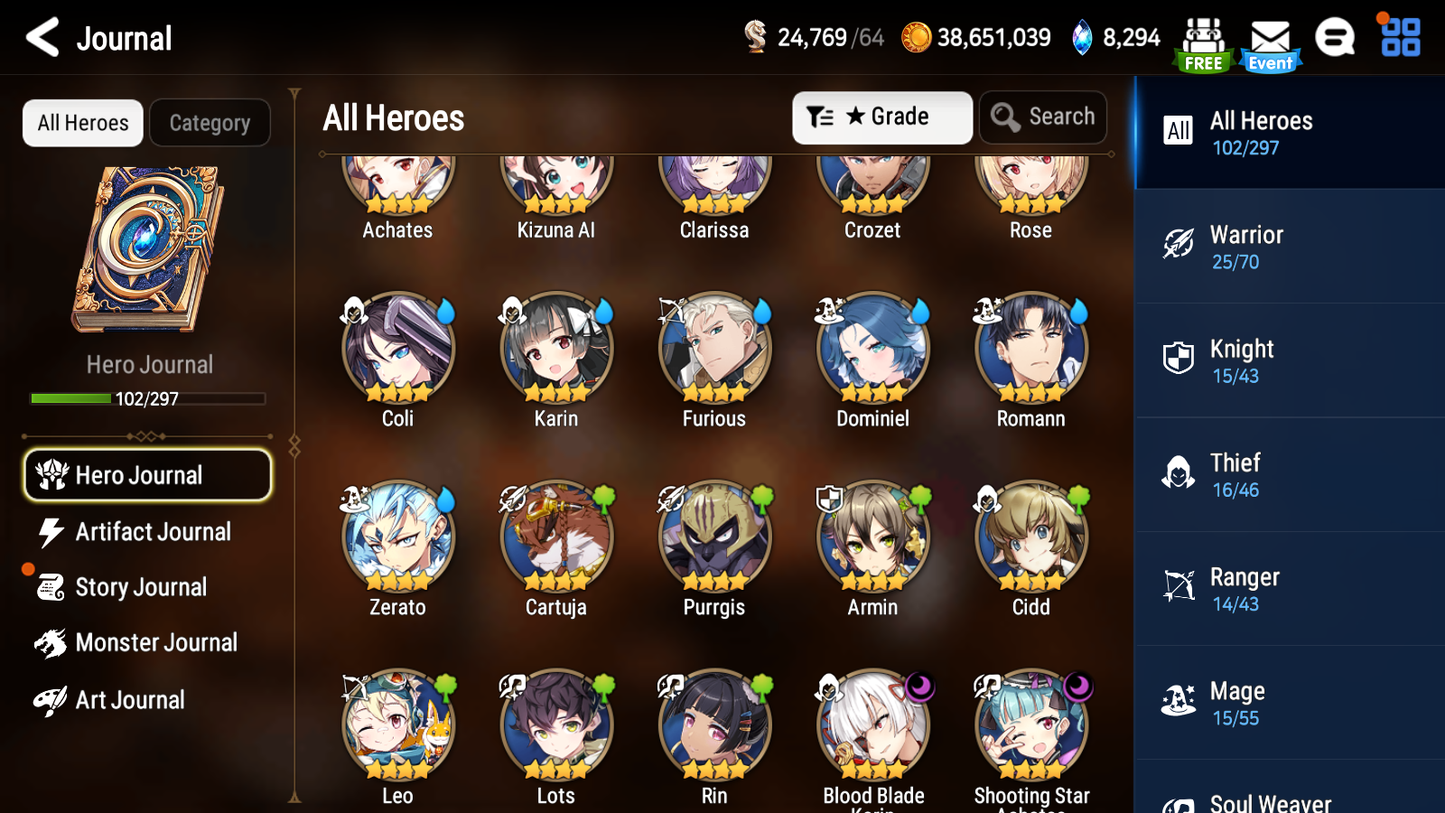Switch to Category view
The height and width of the screenshot is (813, 1445).
[210, 122]
